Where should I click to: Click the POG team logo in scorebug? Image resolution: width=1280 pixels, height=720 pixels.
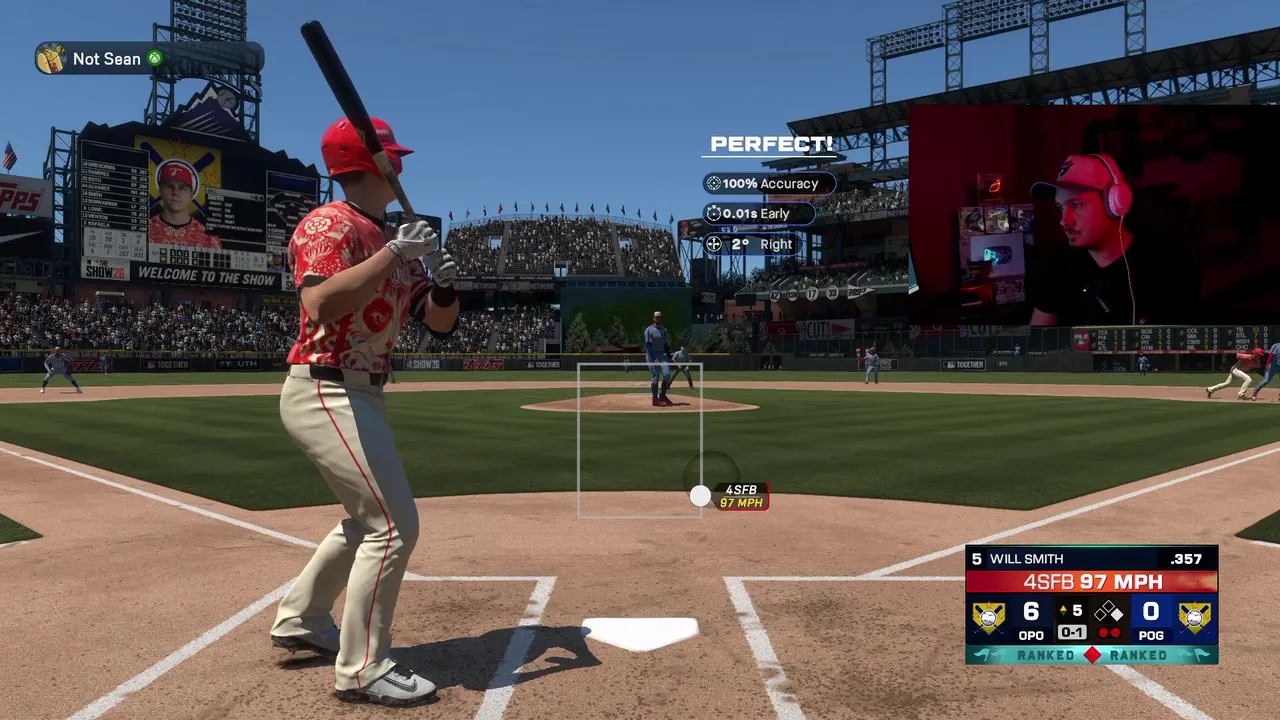(1194, 617)
